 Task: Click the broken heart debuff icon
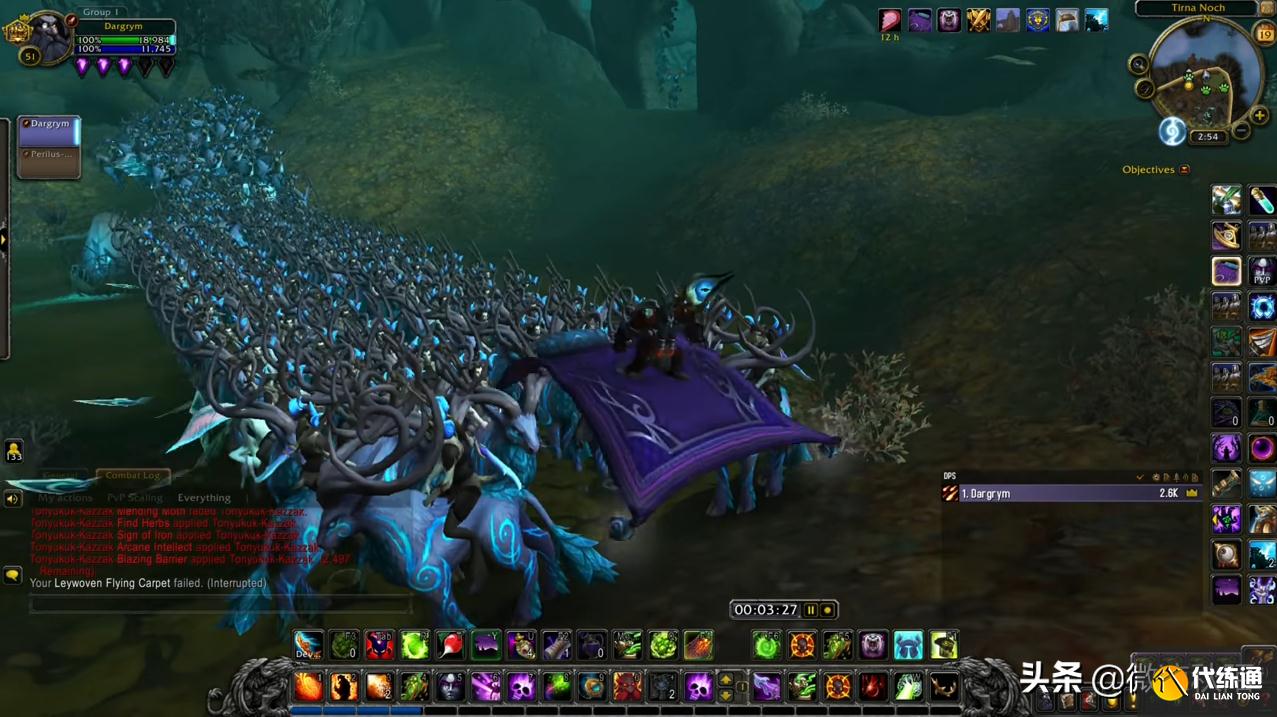click(x=889, y=20)
